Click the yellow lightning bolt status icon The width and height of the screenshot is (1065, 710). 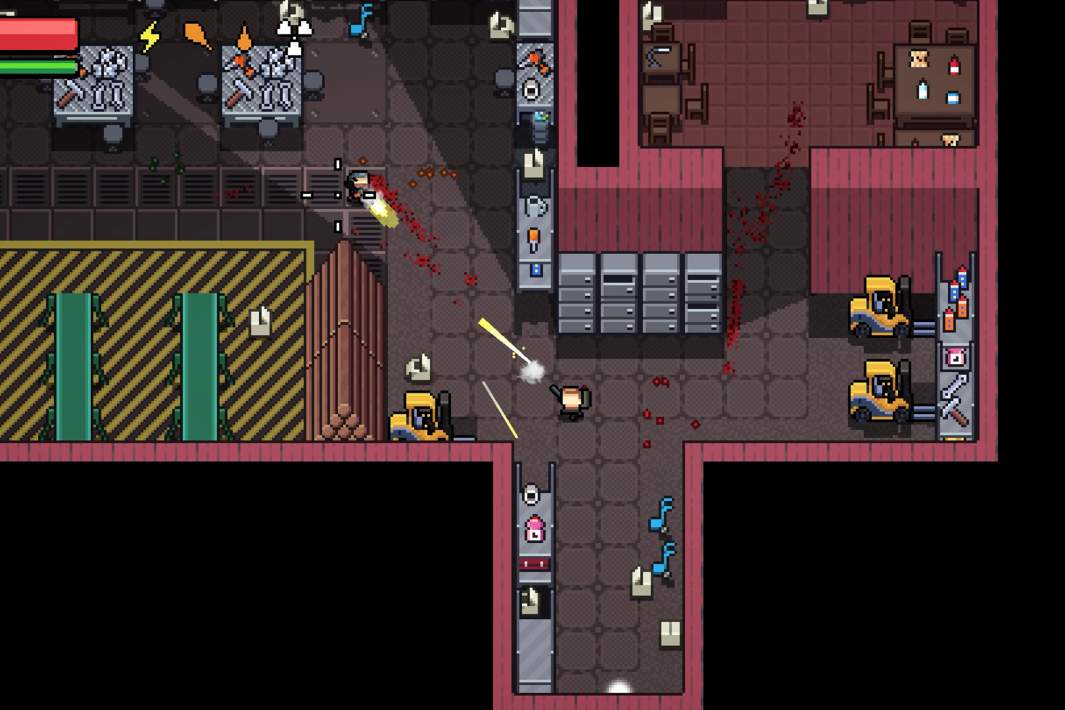tap(149, 38)
